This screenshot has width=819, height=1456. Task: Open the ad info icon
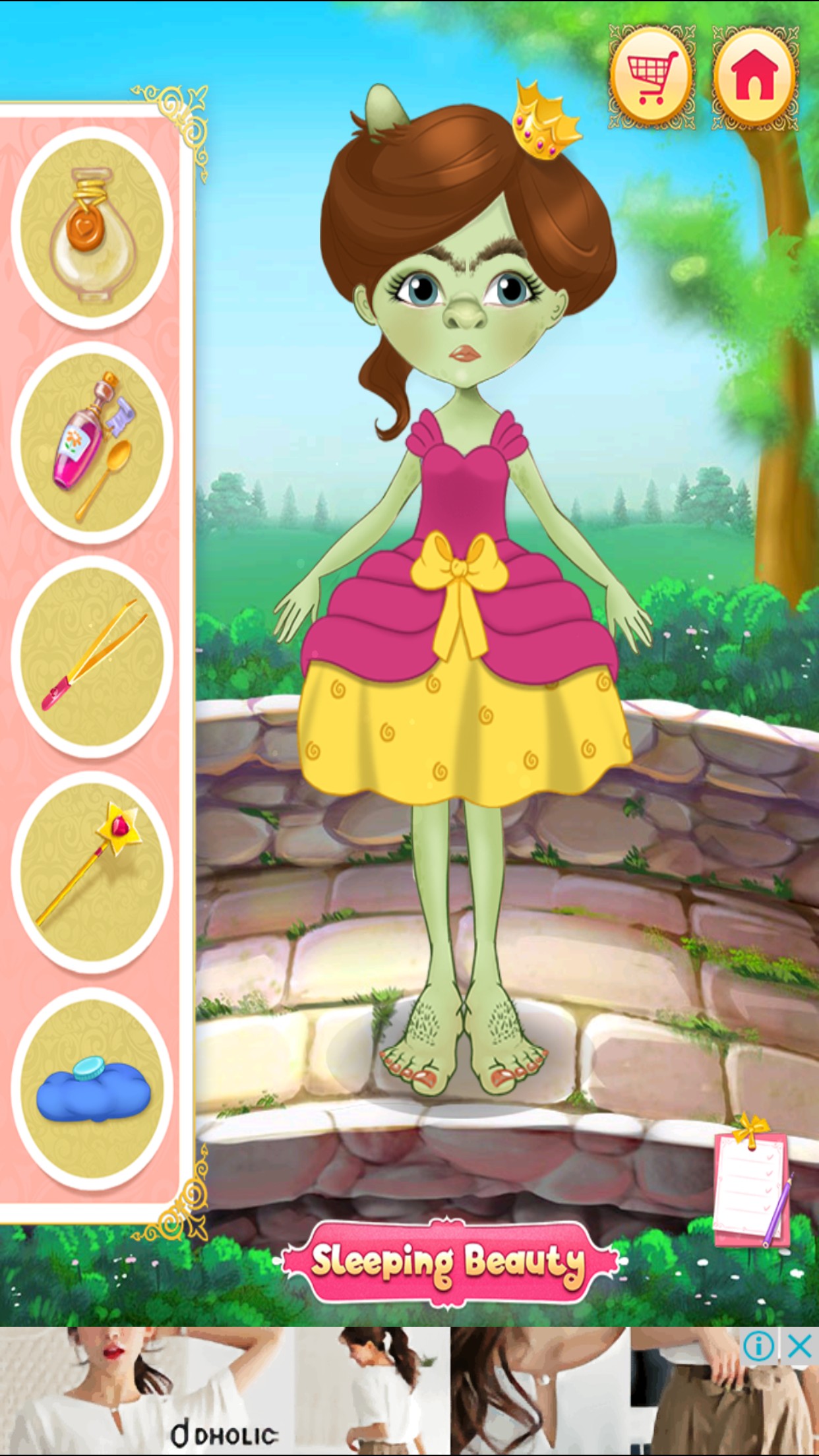pyautogui.click(x=759, y=1347)
